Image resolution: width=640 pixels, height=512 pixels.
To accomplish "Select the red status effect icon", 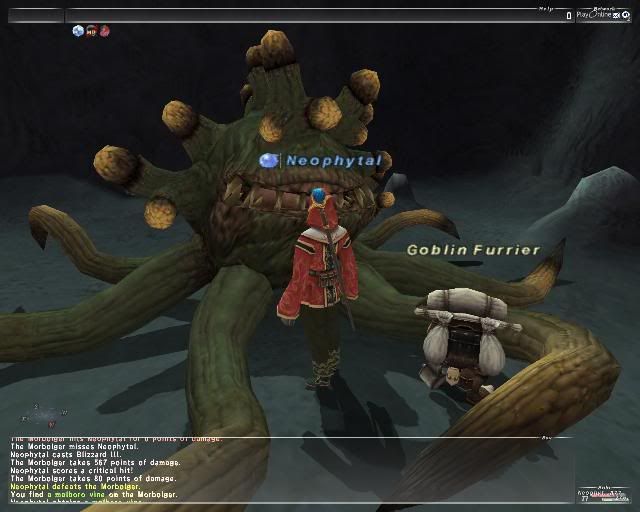I will [x=104, y=31].
